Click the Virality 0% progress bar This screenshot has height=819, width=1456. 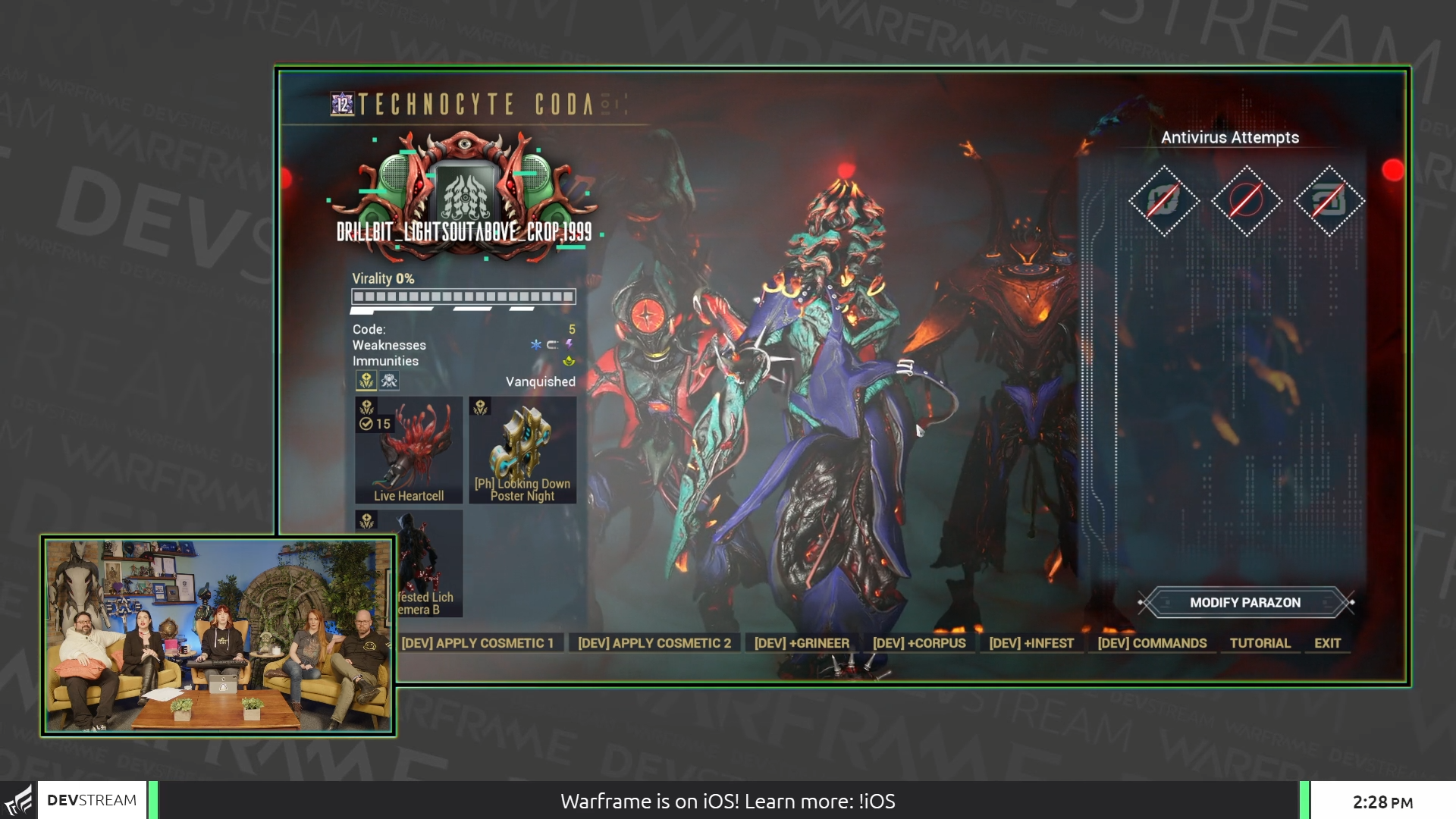point(461,296)
